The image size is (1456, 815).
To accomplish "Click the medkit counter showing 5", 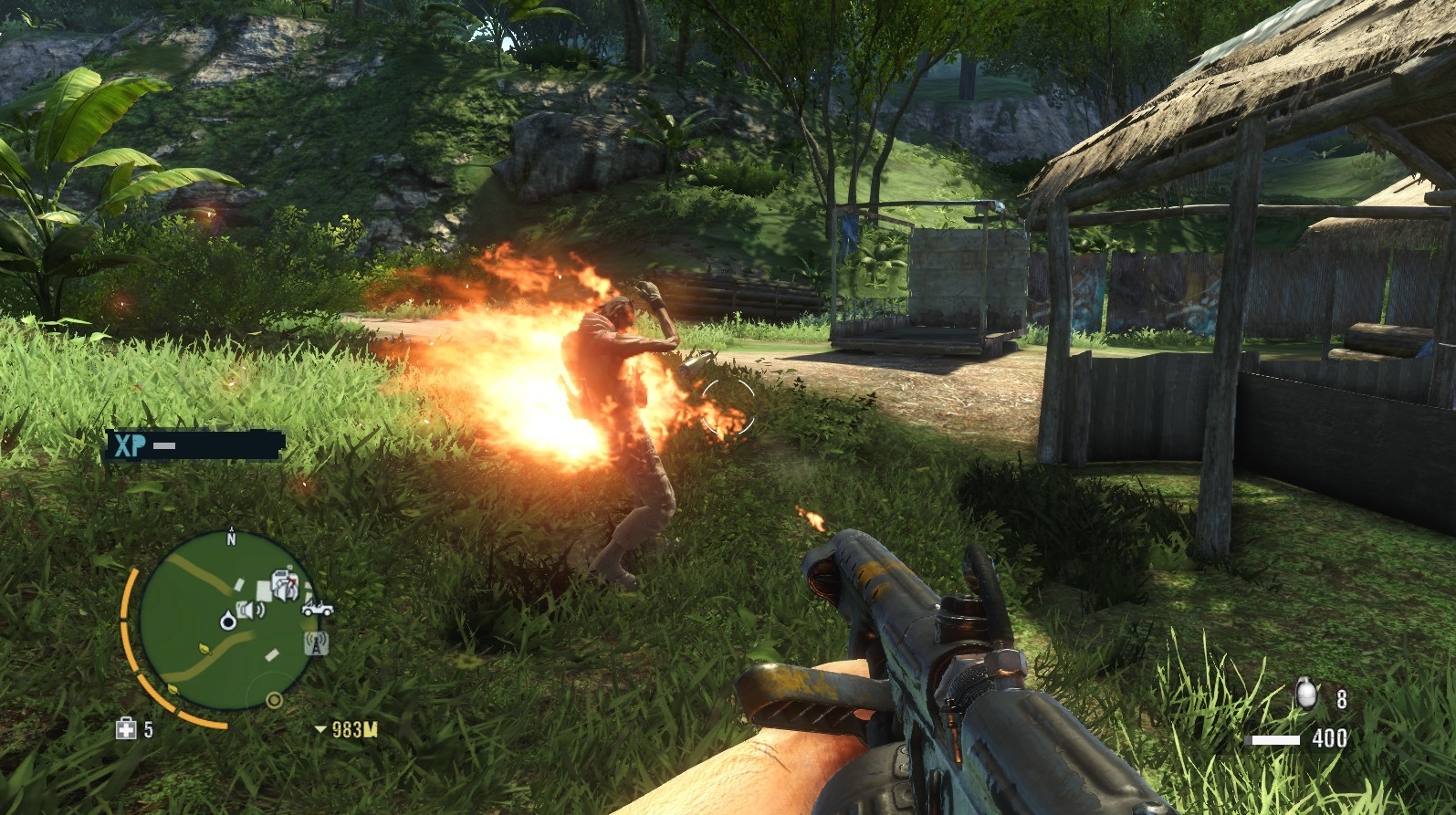I will point(149,729).
